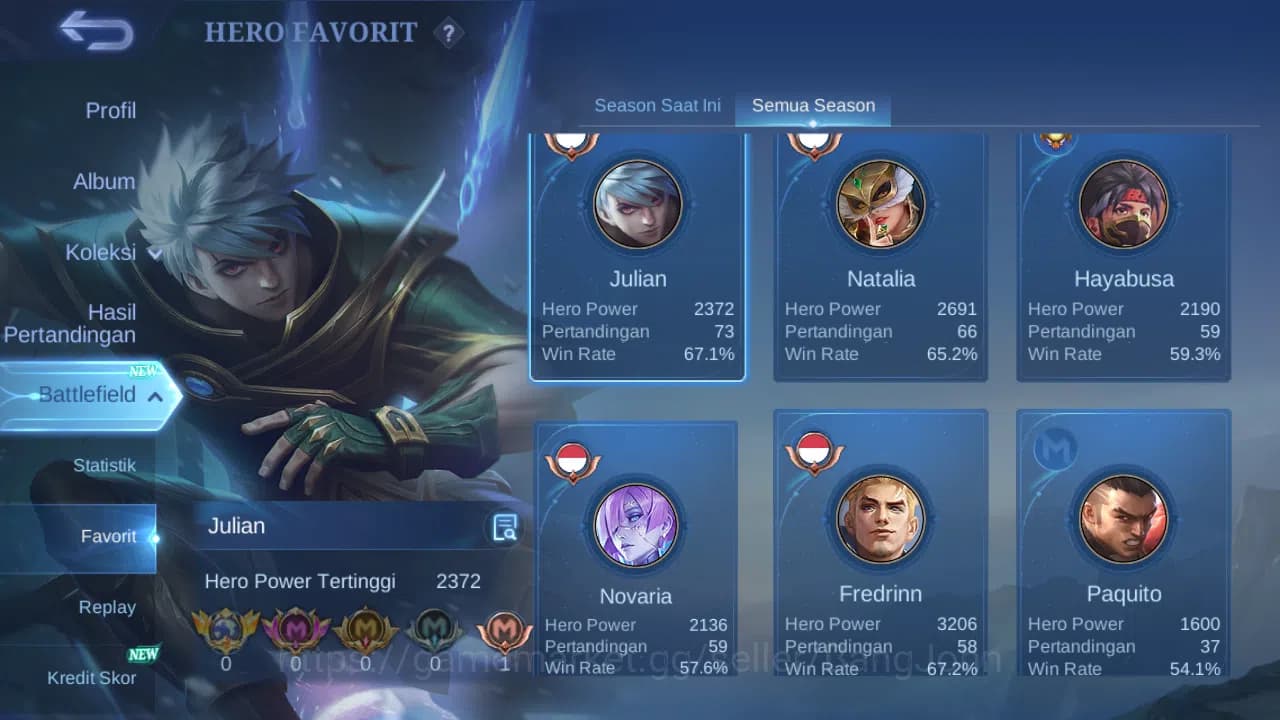Click Julian's hero portrait on his card
1280x720 pixels.
[638, 203]
